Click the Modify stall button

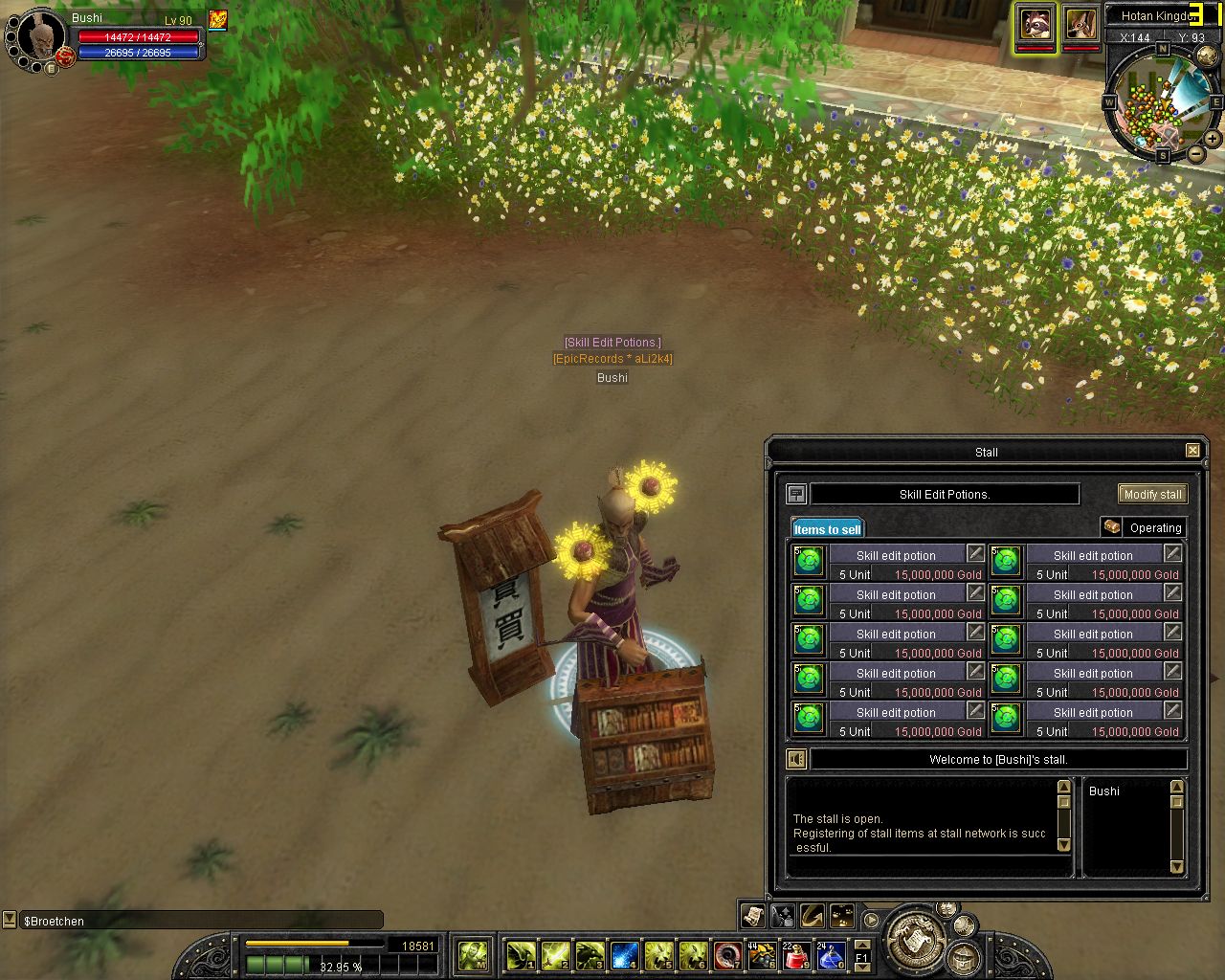tap(1152, 495)
